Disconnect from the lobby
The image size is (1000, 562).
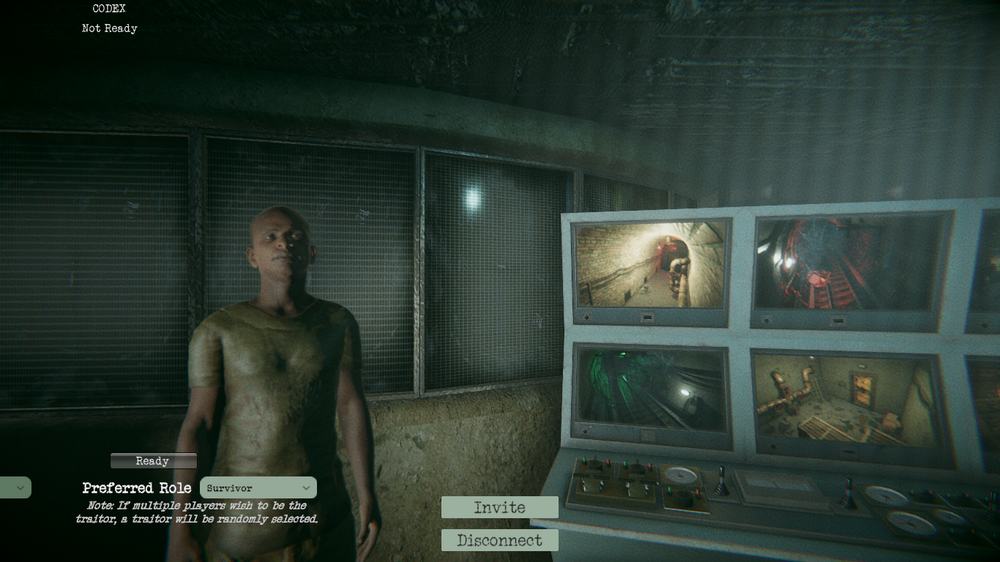pos(499,540)
